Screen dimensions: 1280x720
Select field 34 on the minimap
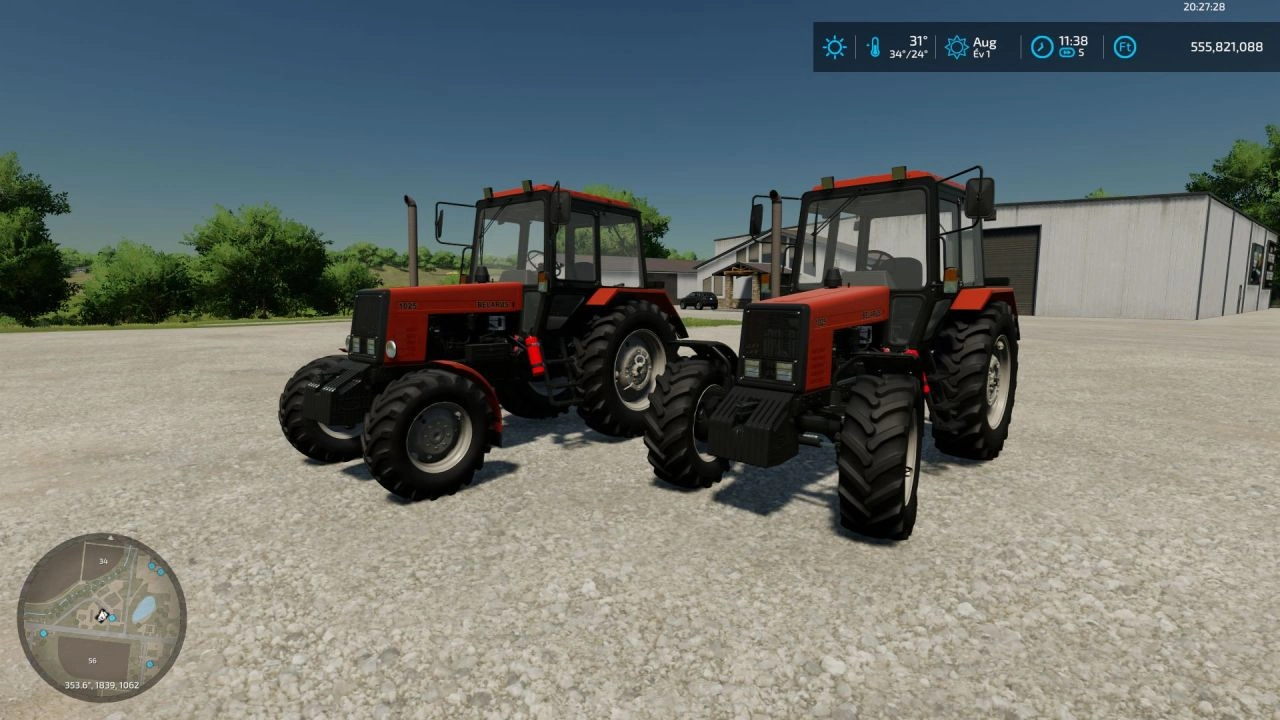click(x=100, y=561)
